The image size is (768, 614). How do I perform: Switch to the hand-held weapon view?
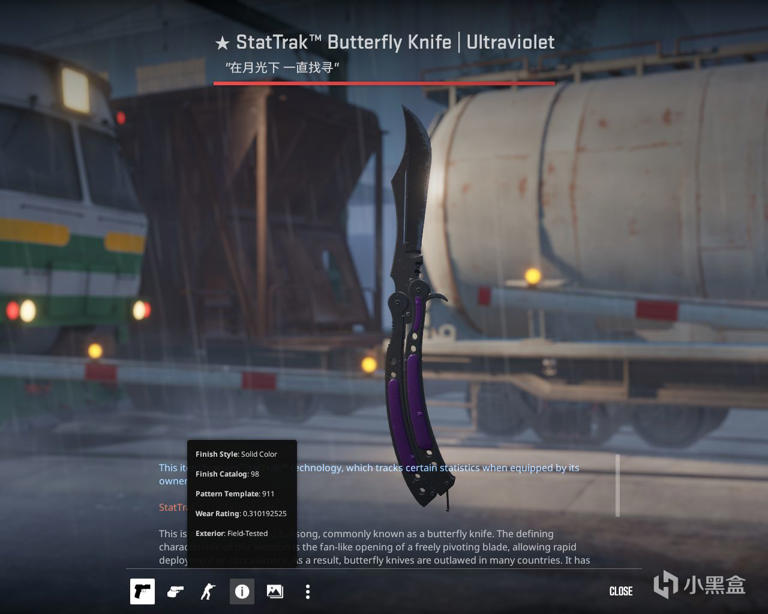point(175,591)
